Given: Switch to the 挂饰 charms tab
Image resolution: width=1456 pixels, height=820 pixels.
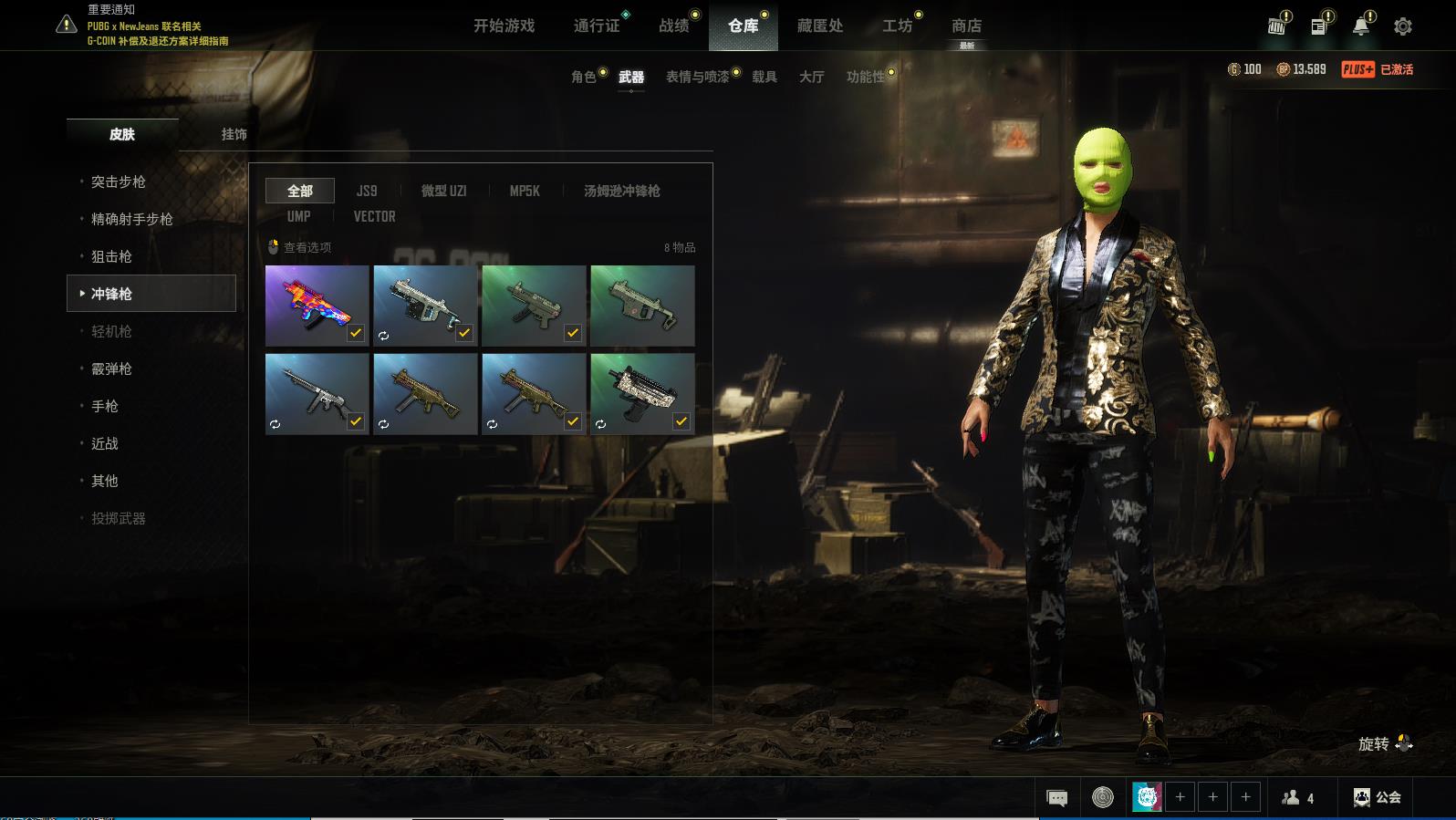Looking at the screenshot, I should 234,134.
